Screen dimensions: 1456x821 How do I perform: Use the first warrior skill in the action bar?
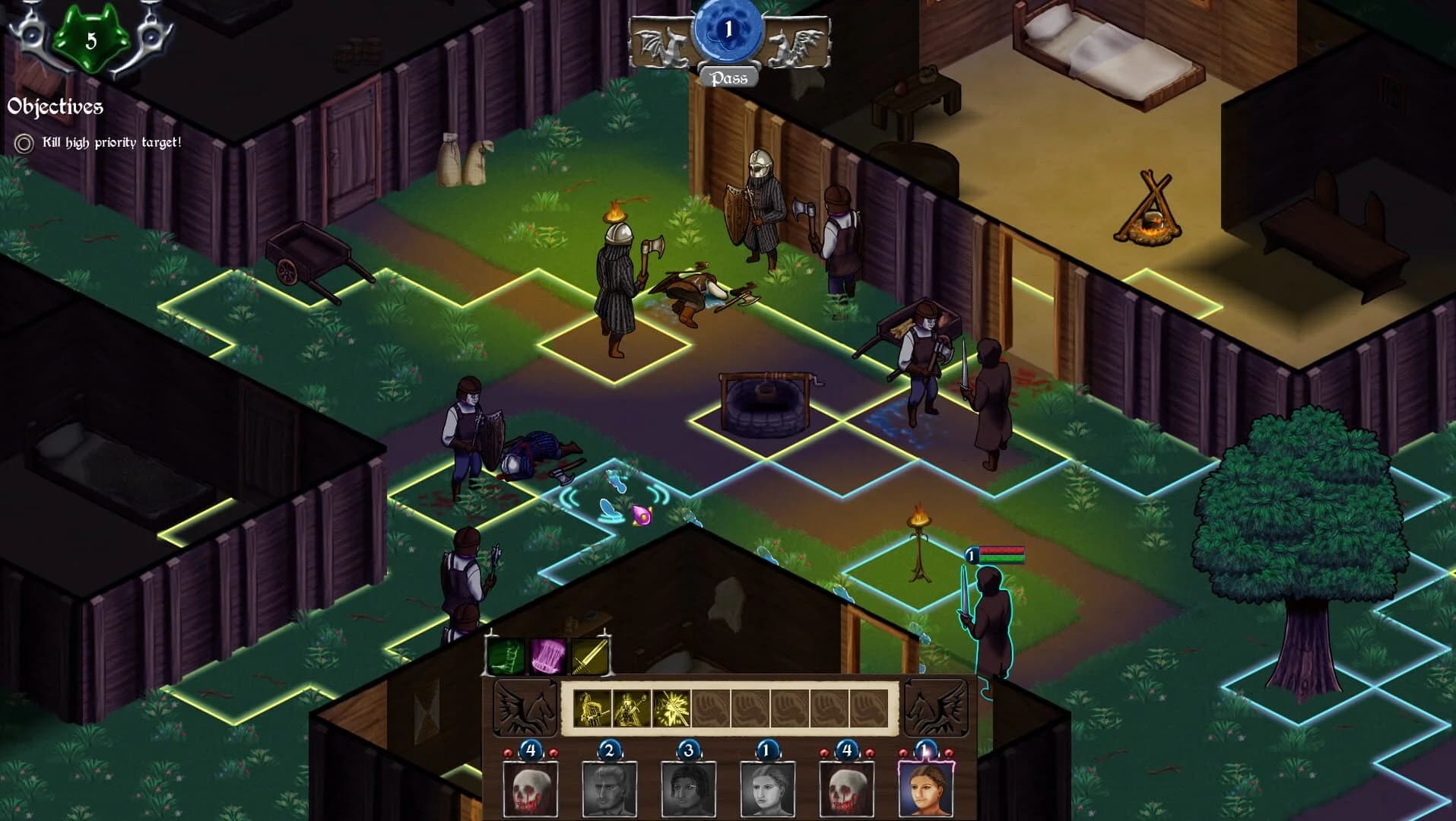point(593,707)
